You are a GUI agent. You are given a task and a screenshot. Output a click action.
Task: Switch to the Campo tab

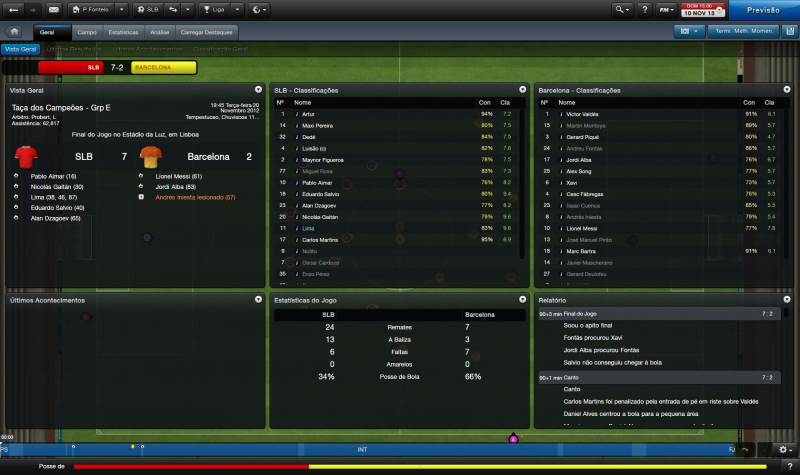[87, 32]
